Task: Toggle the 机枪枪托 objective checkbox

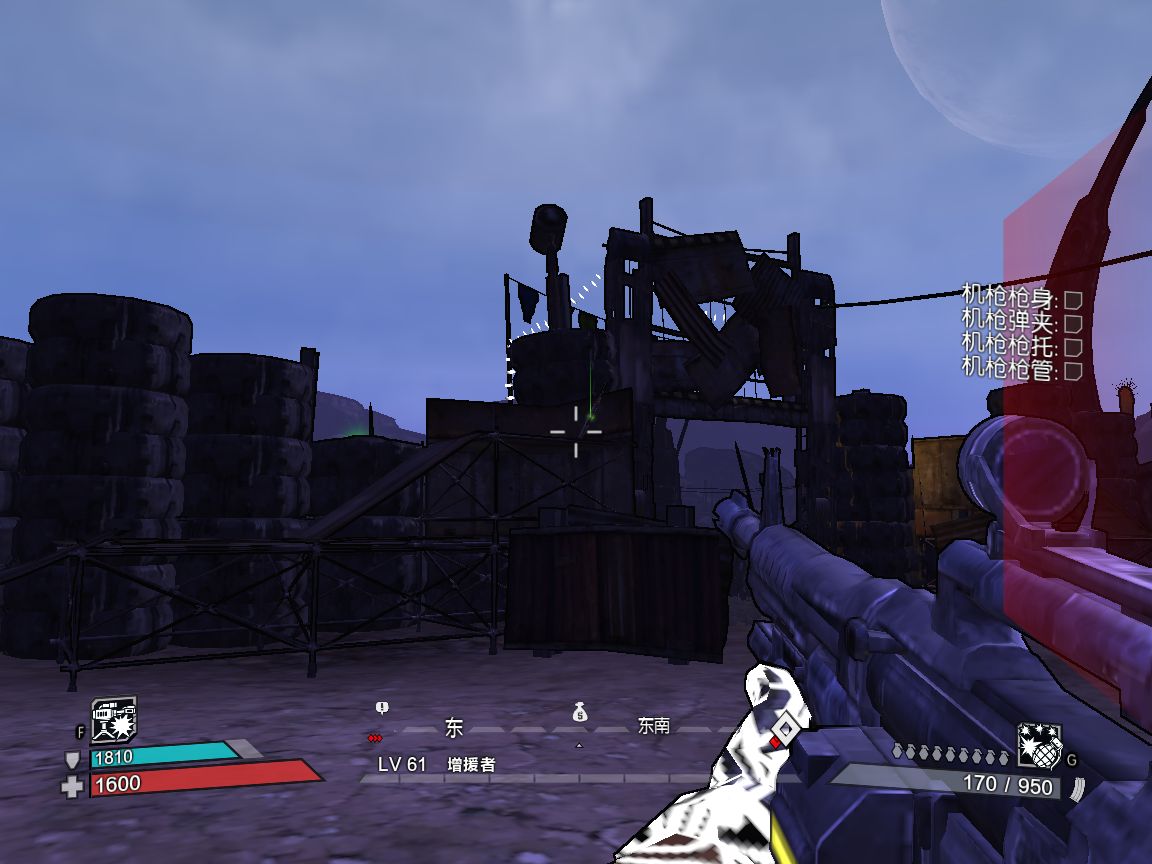Action: 1073,347
